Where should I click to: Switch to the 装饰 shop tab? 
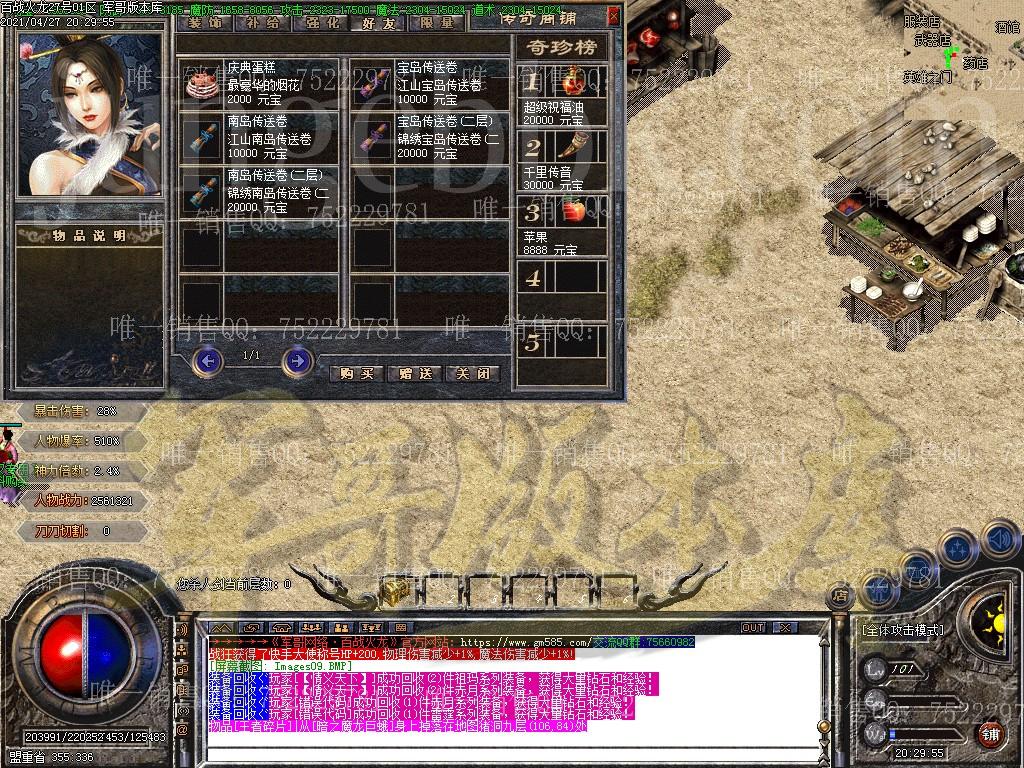click(205, 23)
